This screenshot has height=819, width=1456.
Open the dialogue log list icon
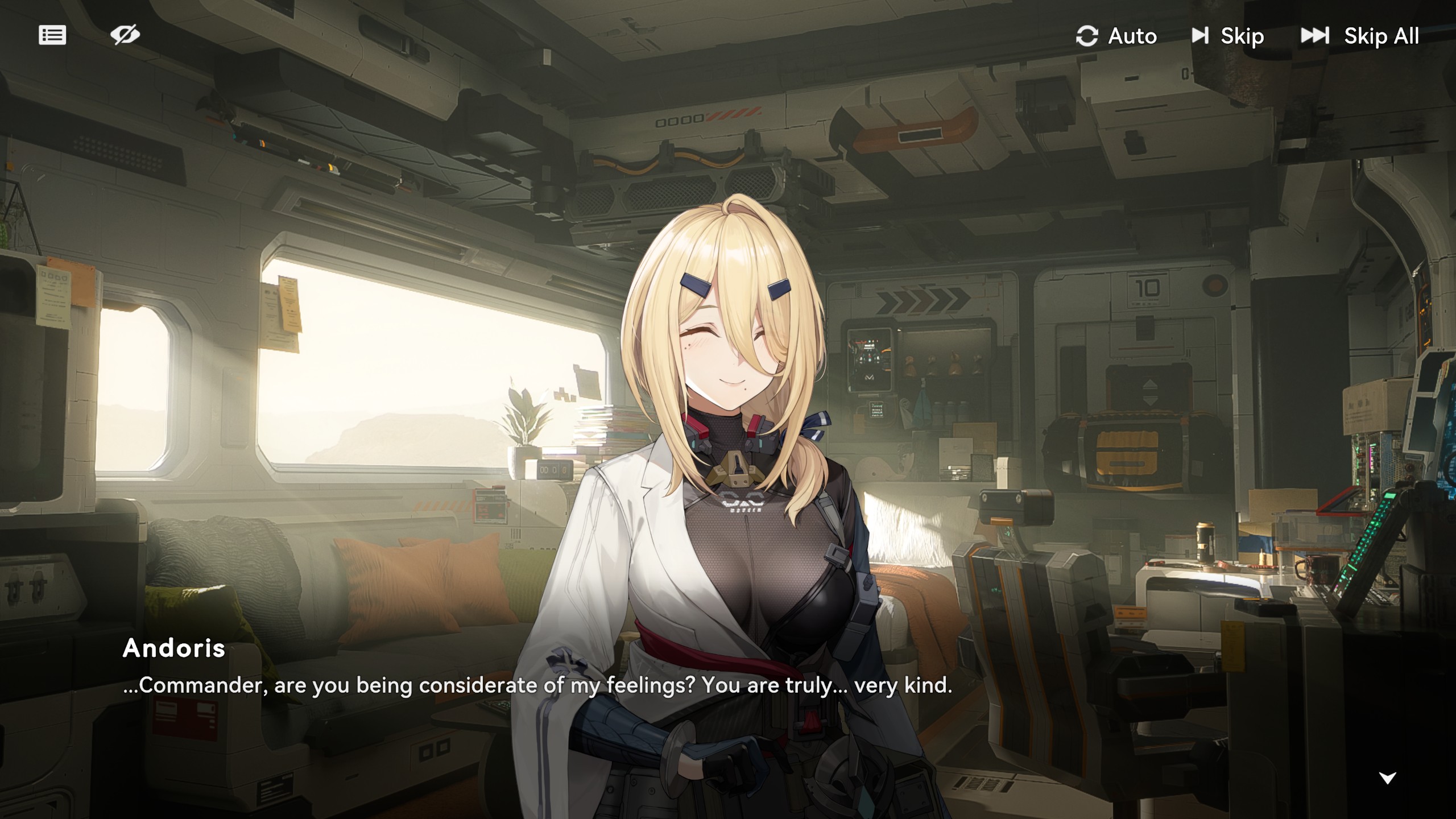pyautogui.click(x=52, y=35)
